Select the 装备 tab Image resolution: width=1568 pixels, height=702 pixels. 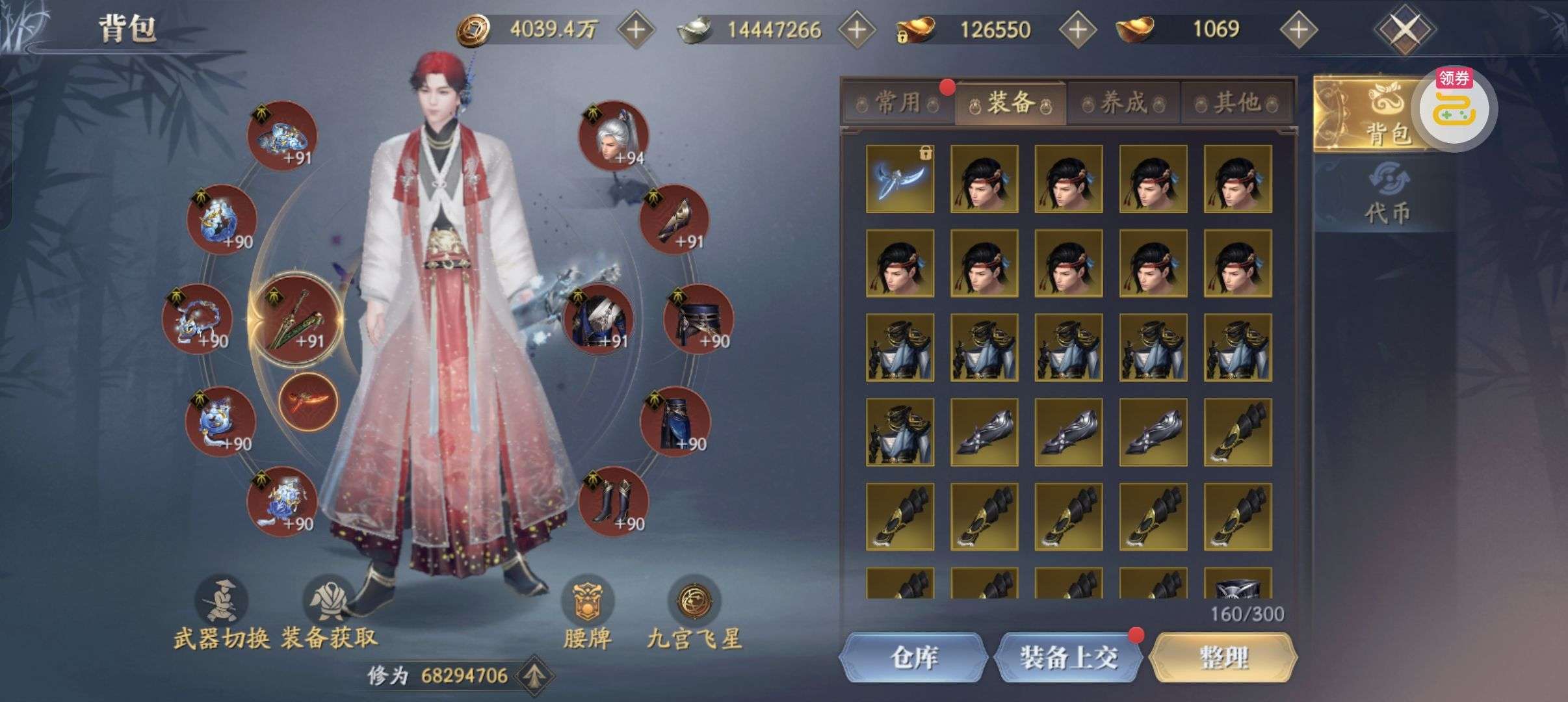[1010, 103]
